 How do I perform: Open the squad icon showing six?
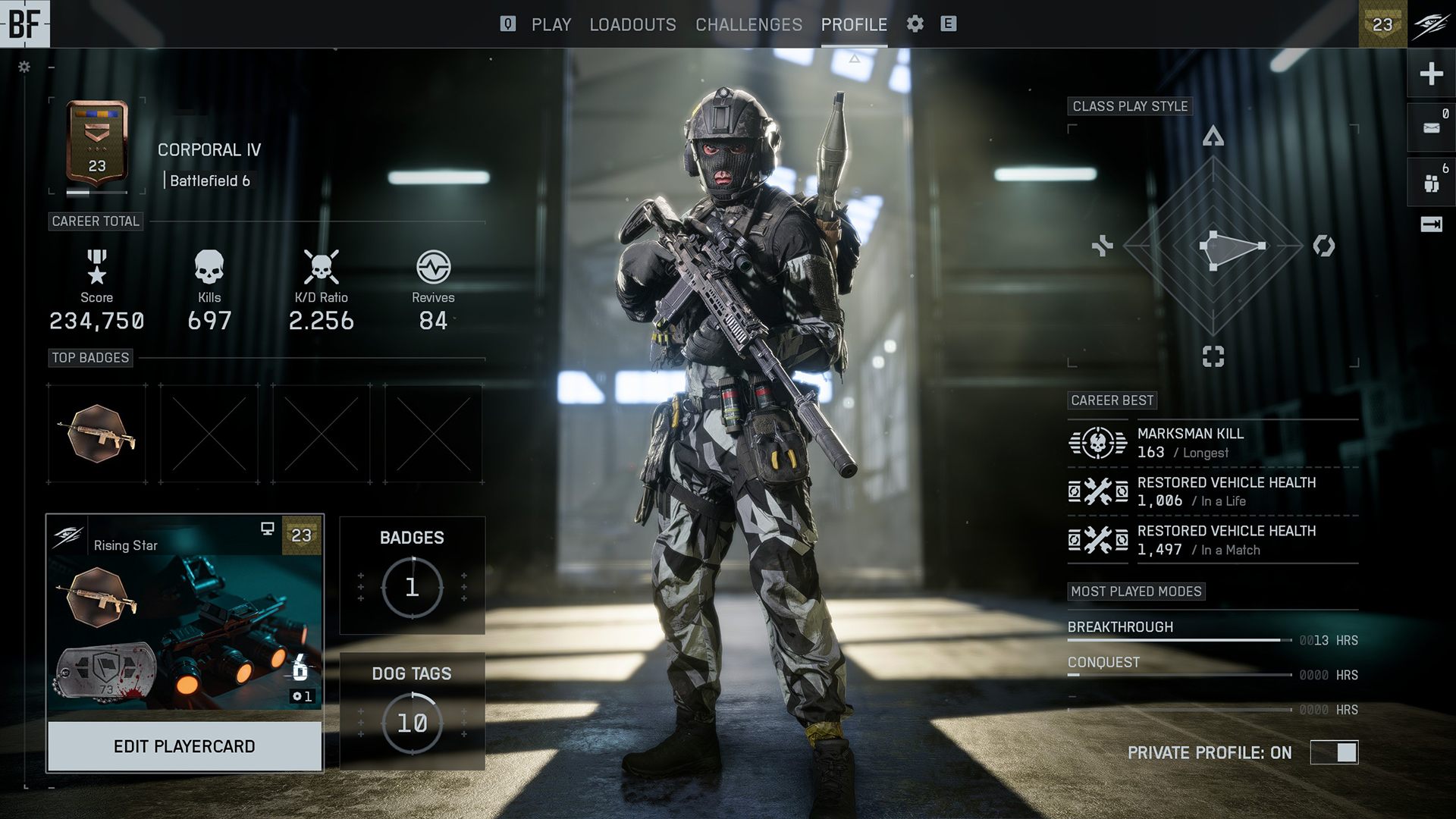click(x=1431, y=183)
